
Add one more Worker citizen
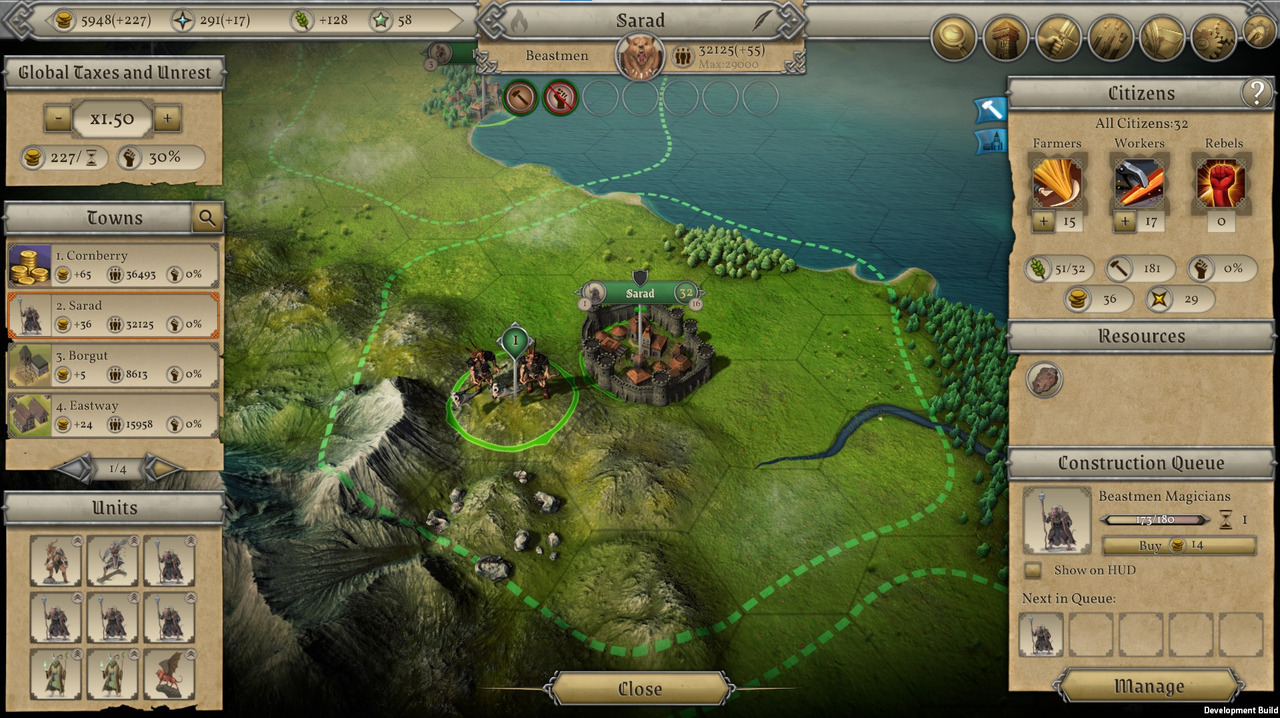(x=1125, y=221)
